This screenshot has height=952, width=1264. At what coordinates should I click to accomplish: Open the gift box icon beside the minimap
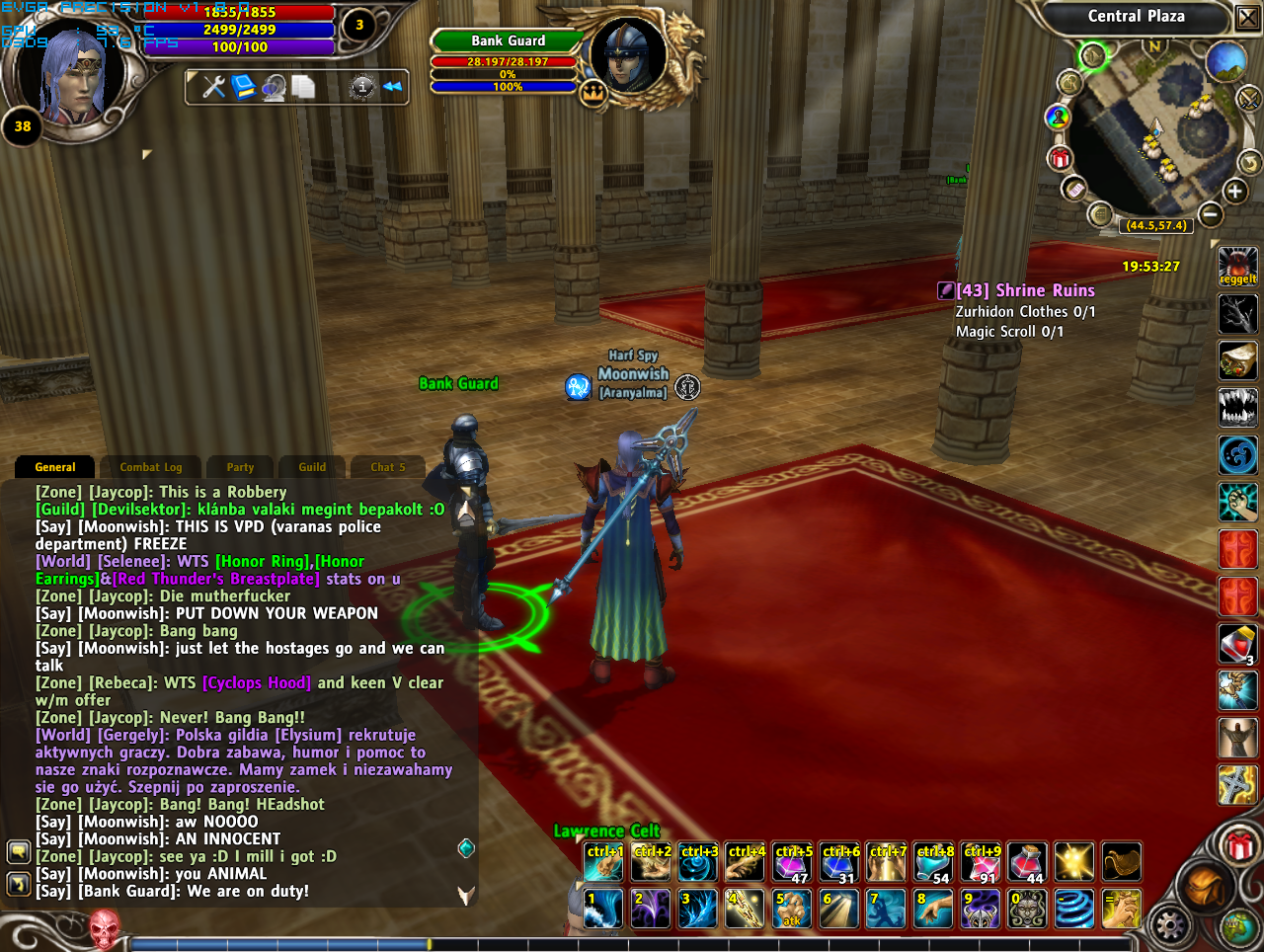tap(1060, 157)
